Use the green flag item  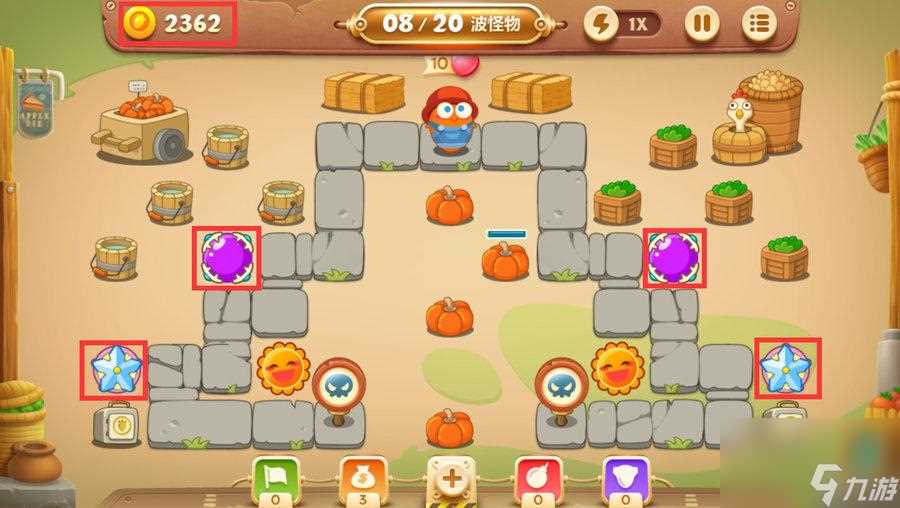click(x=274, y=477)
